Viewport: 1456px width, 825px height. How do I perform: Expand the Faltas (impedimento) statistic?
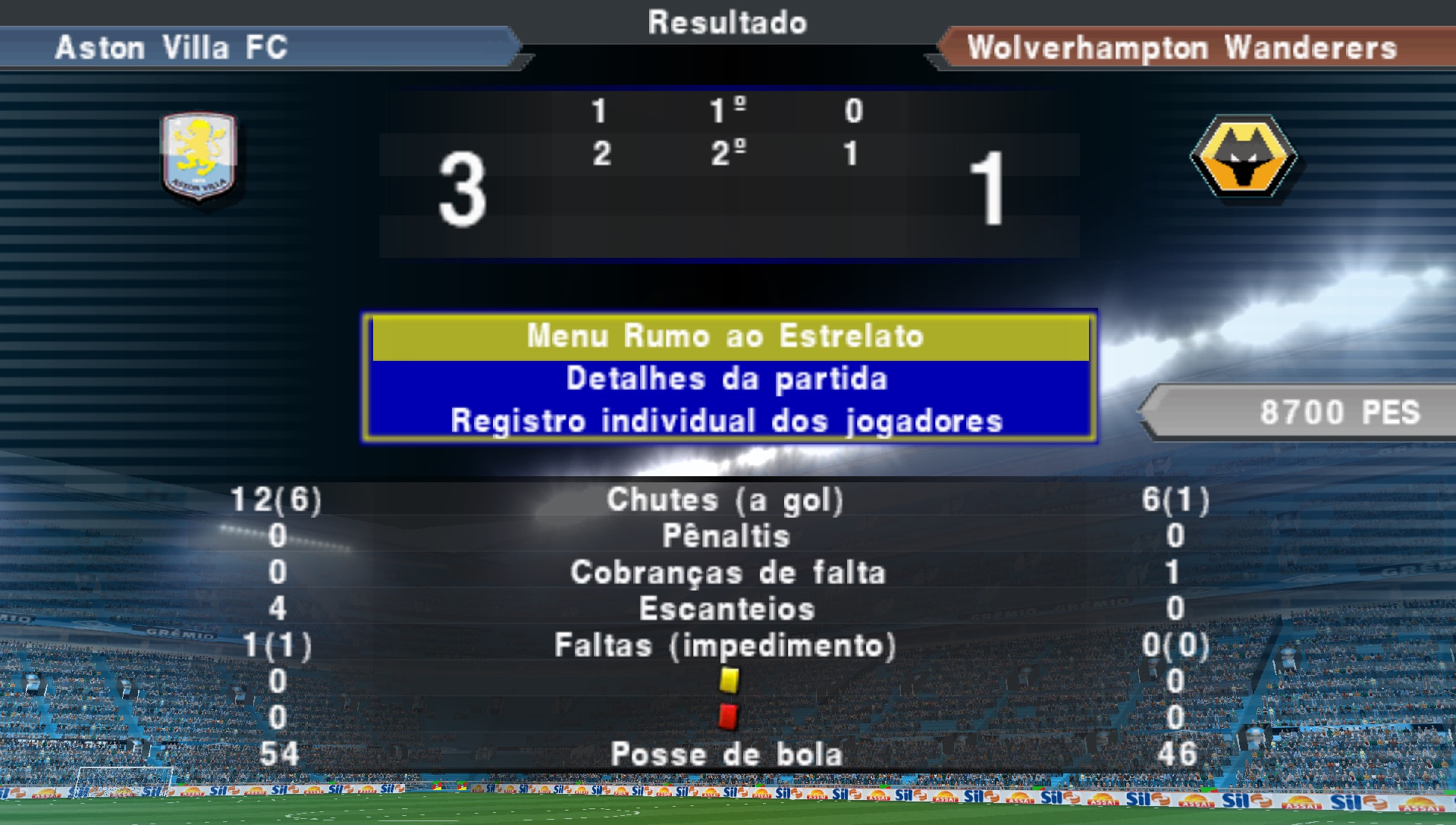pyautogui.click(x=726, y=645)
